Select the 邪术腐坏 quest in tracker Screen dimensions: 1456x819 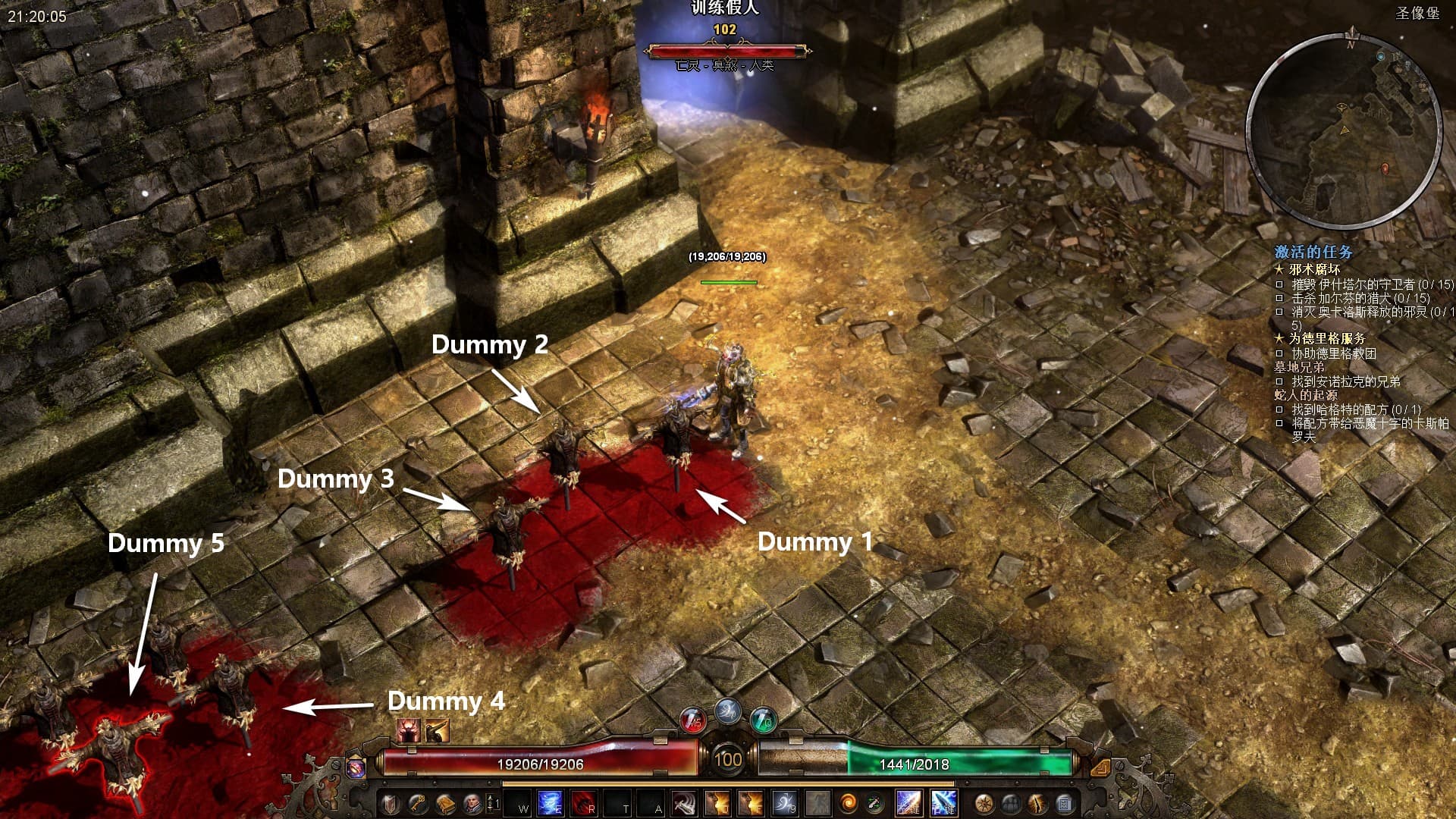pos(1314,269)
